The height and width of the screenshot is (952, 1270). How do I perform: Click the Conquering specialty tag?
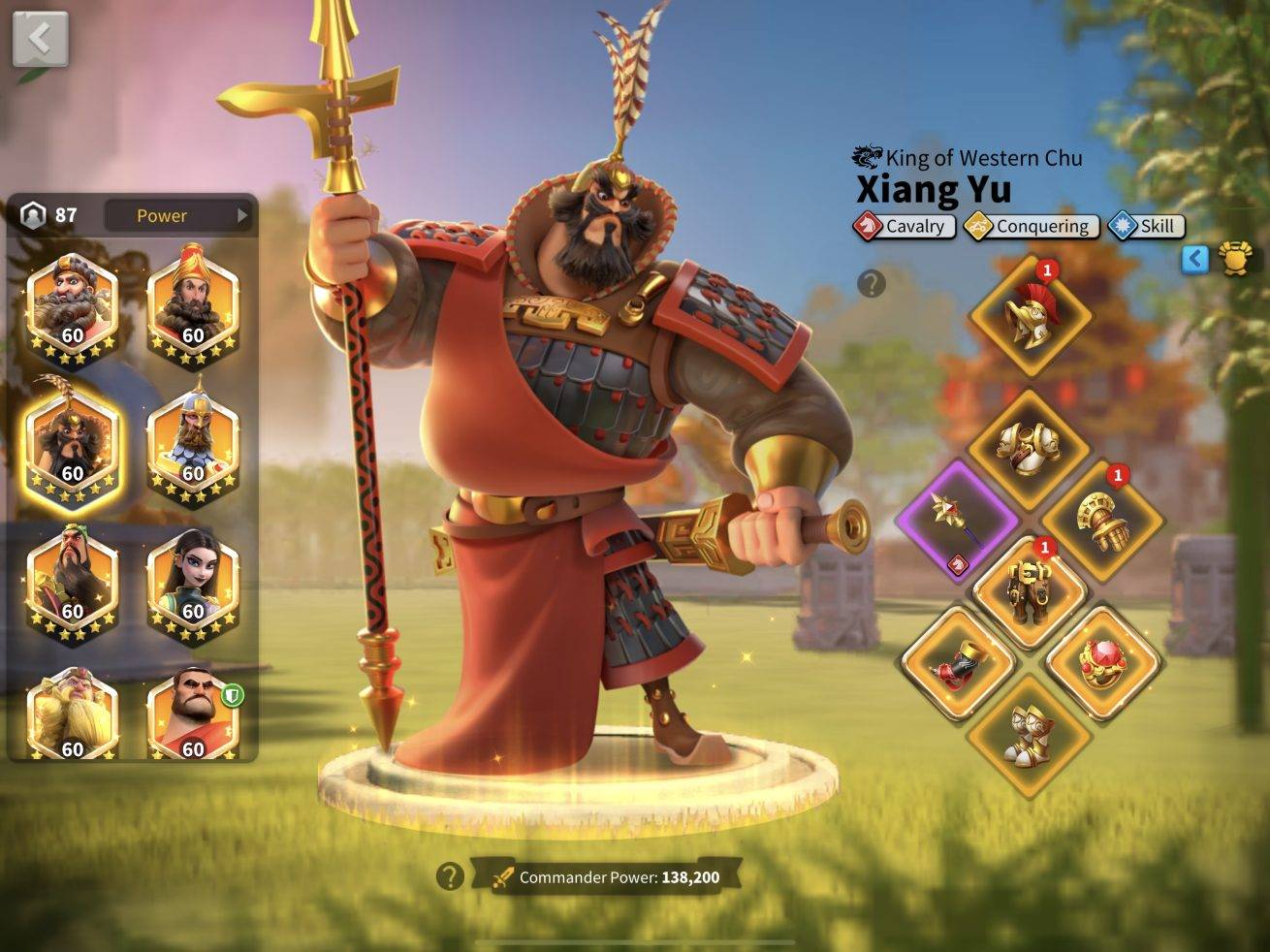1032,226
